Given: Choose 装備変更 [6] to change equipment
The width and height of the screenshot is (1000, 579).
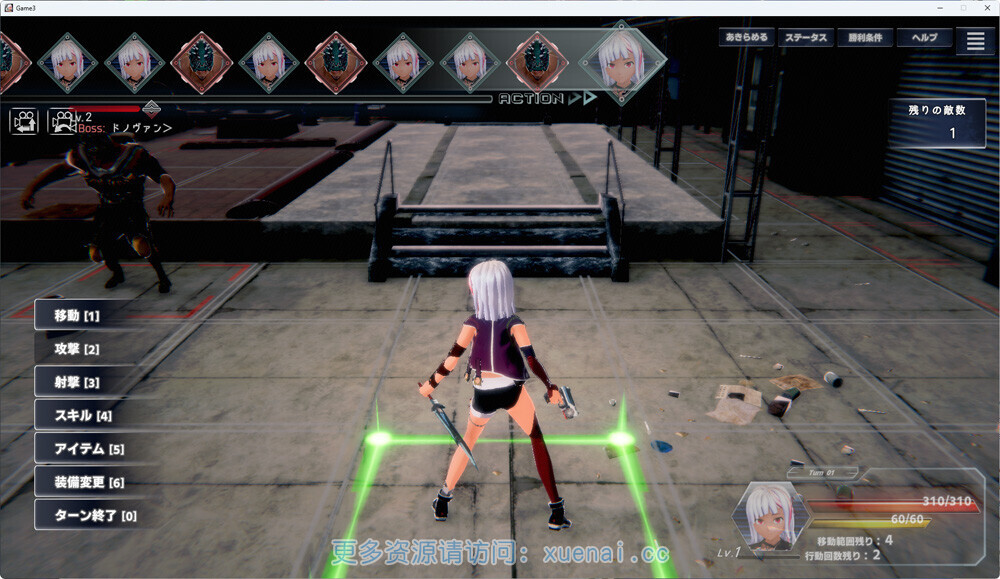Looking at the screenshot, I should tap(89, 482).
